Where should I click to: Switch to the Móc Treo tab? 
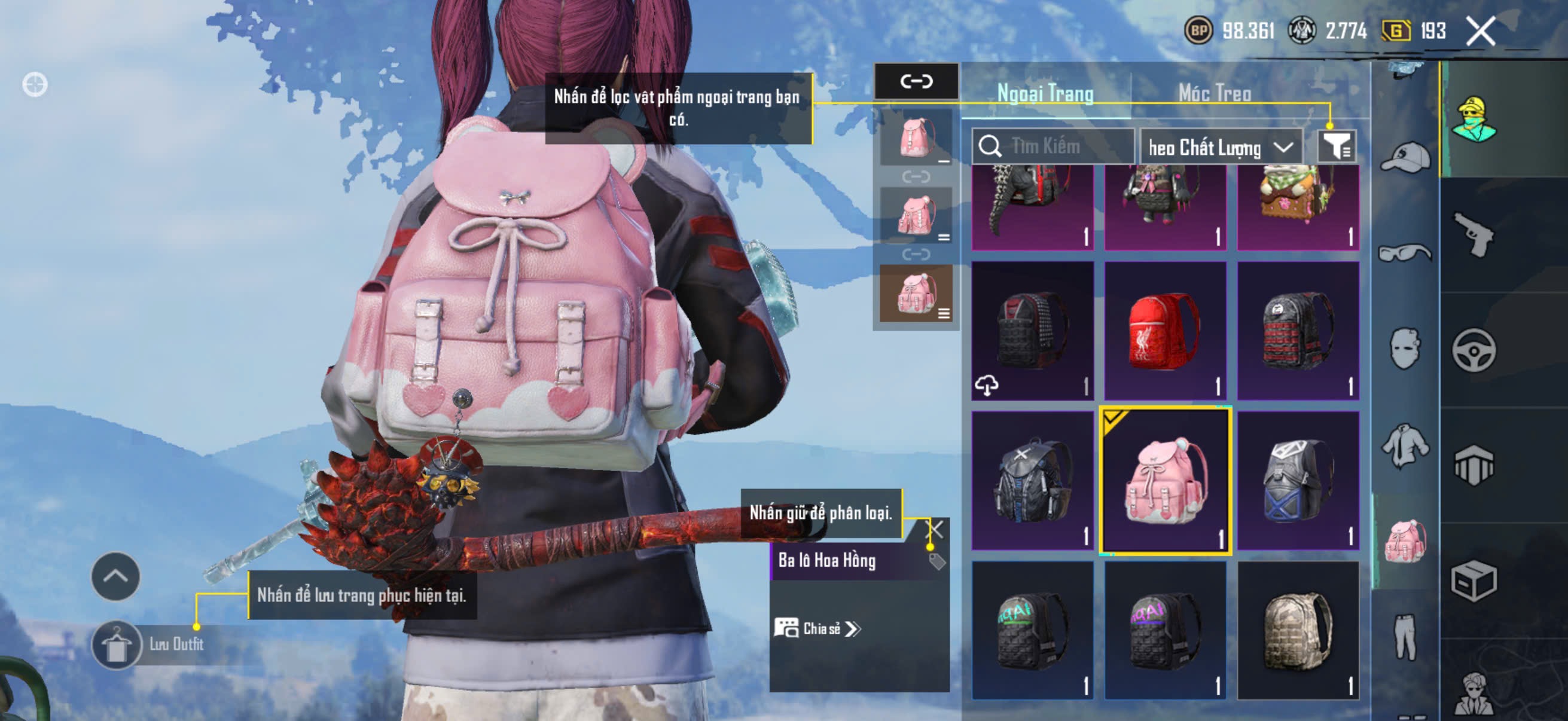point(1215,93)
